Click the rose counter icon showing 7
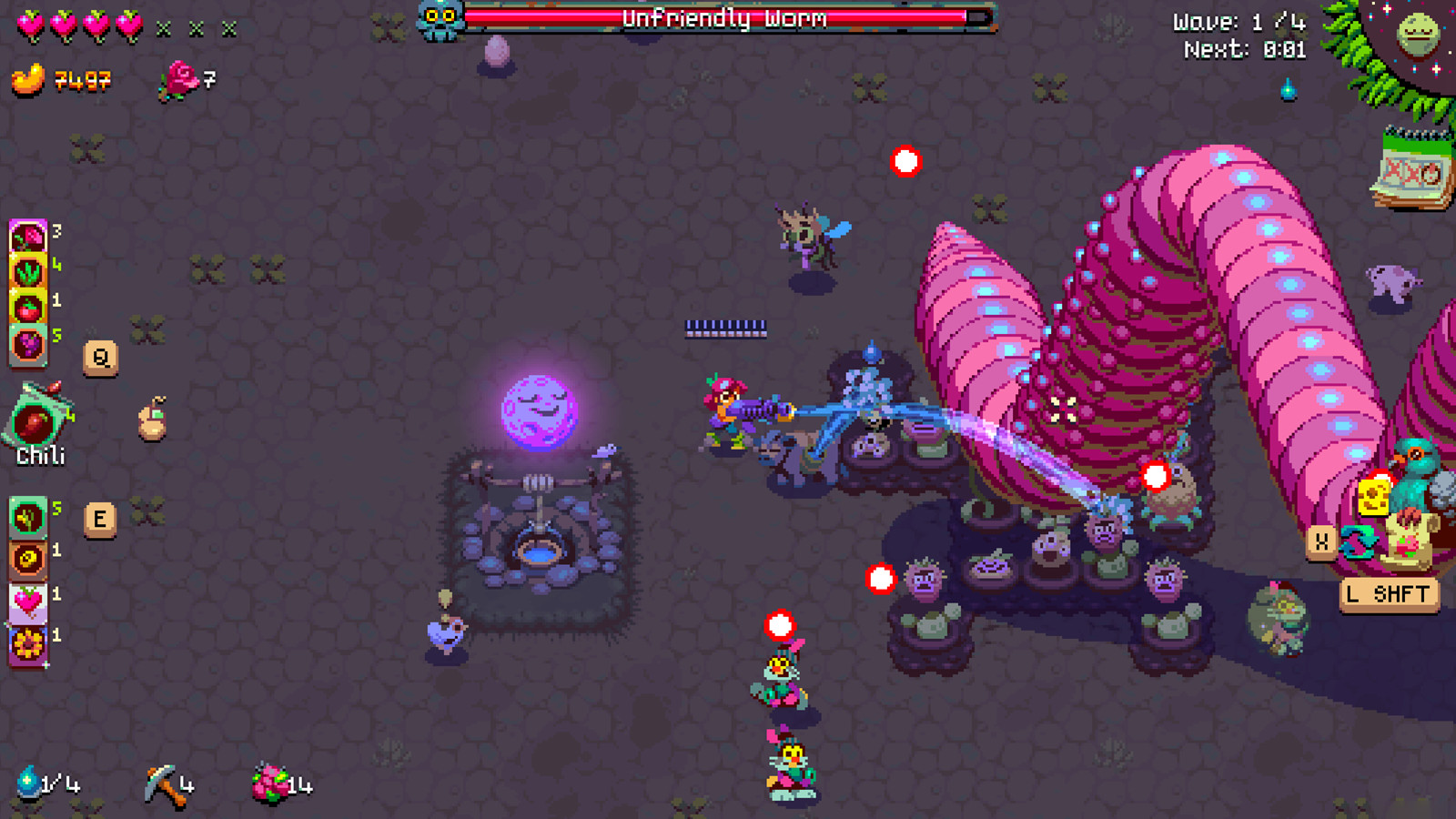Viewport: 1456px width, 819px height. (180, 80)
